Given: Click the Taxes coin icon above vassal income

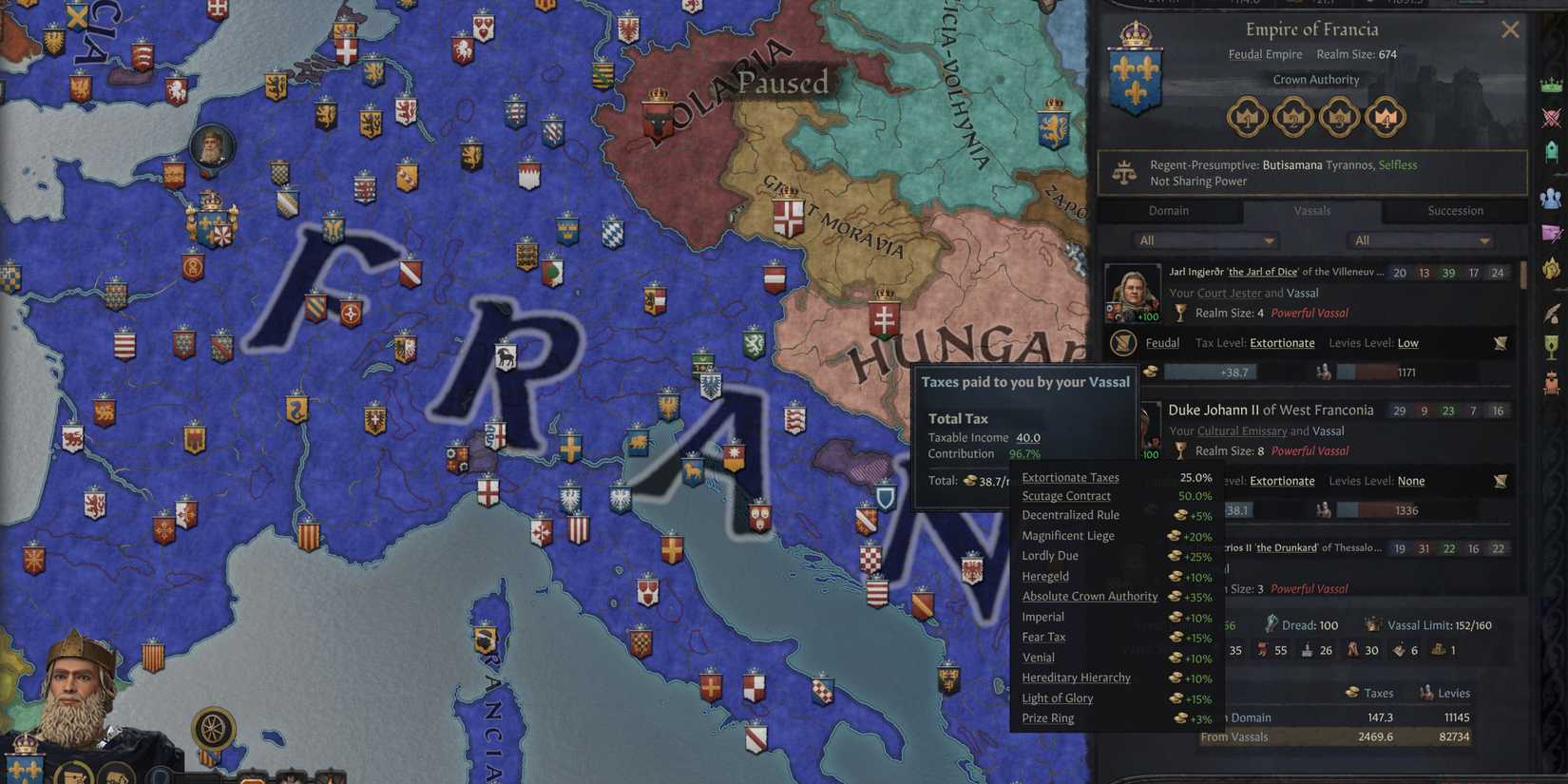Looking at the screenshot, I should coord(1351,692).
